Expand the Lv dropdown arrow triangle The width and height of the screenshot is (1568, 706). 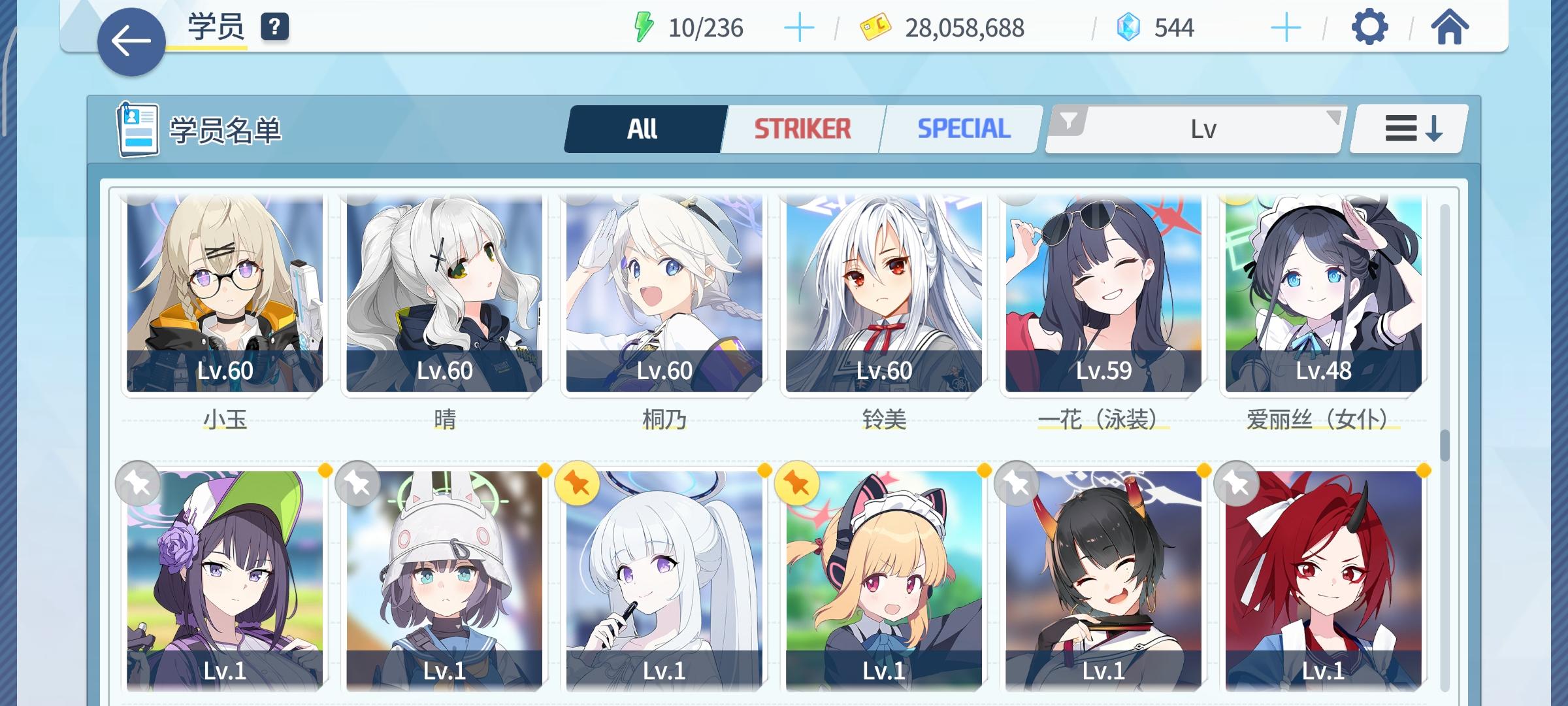tap(1333, 118)
